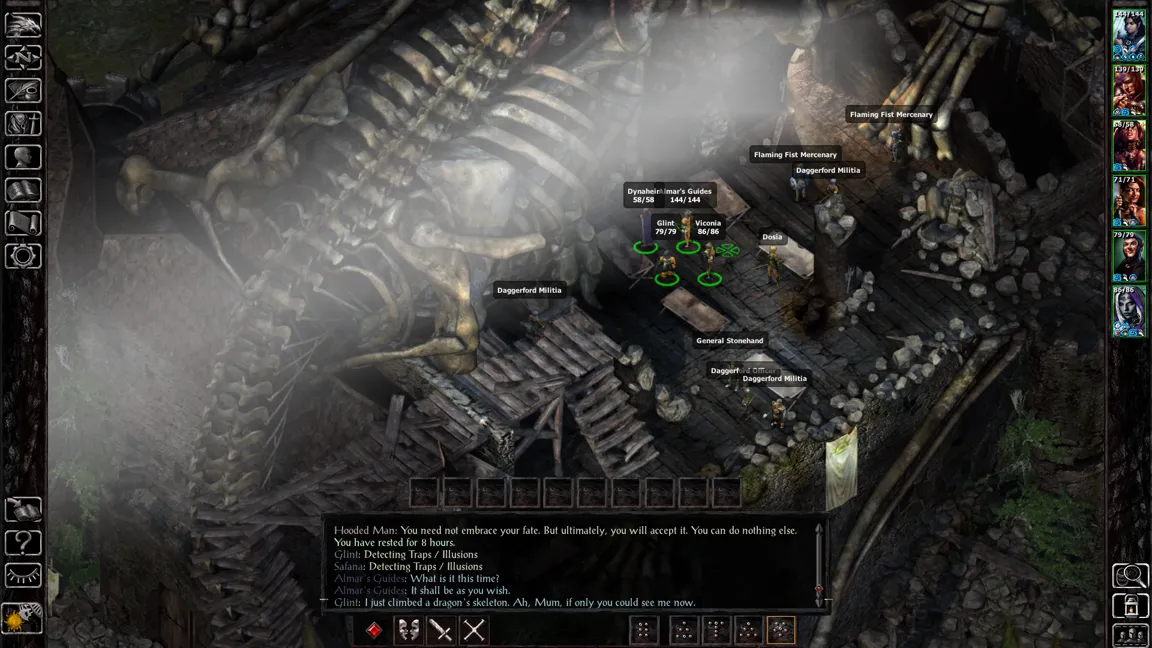1152x648 pixels.
Task: Open the inventory armor and sword icon
Action: 23,123
